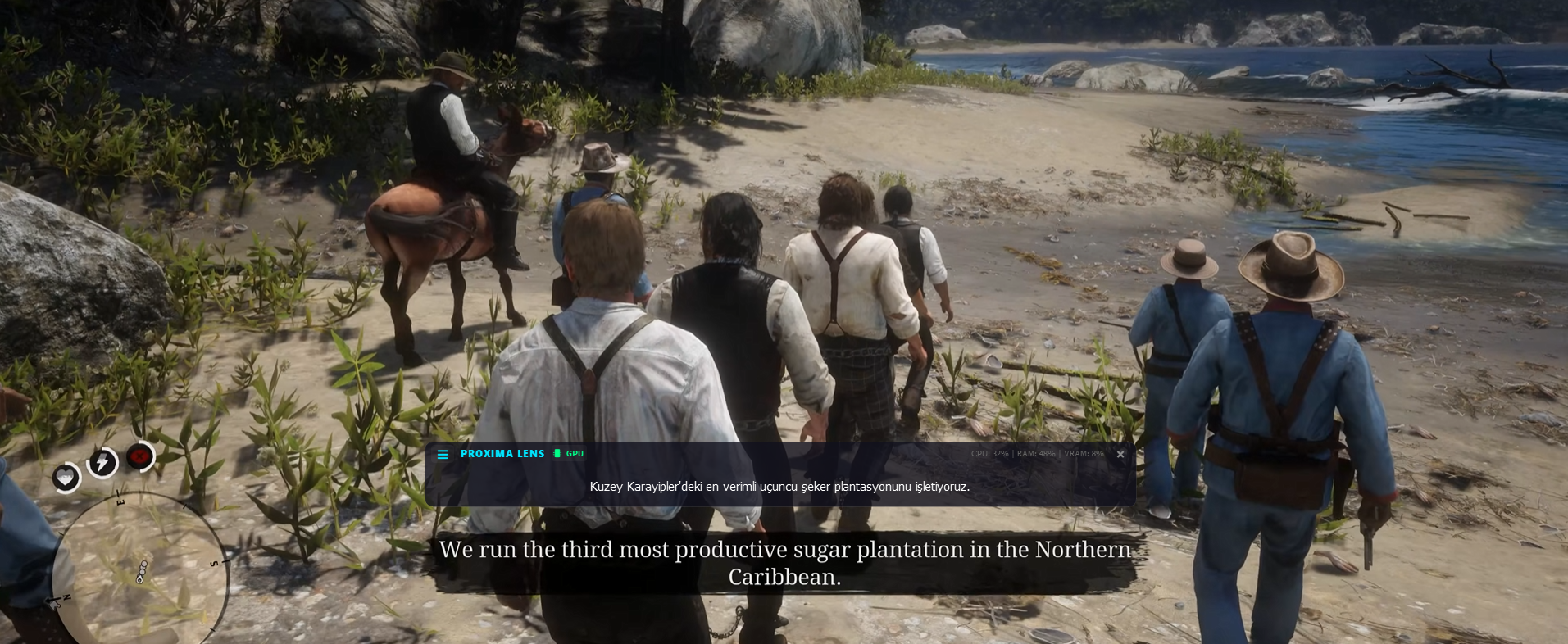This screenshot has height=644, width=1568.
Task: Select the heart health core icon
Action: [66, 477]
